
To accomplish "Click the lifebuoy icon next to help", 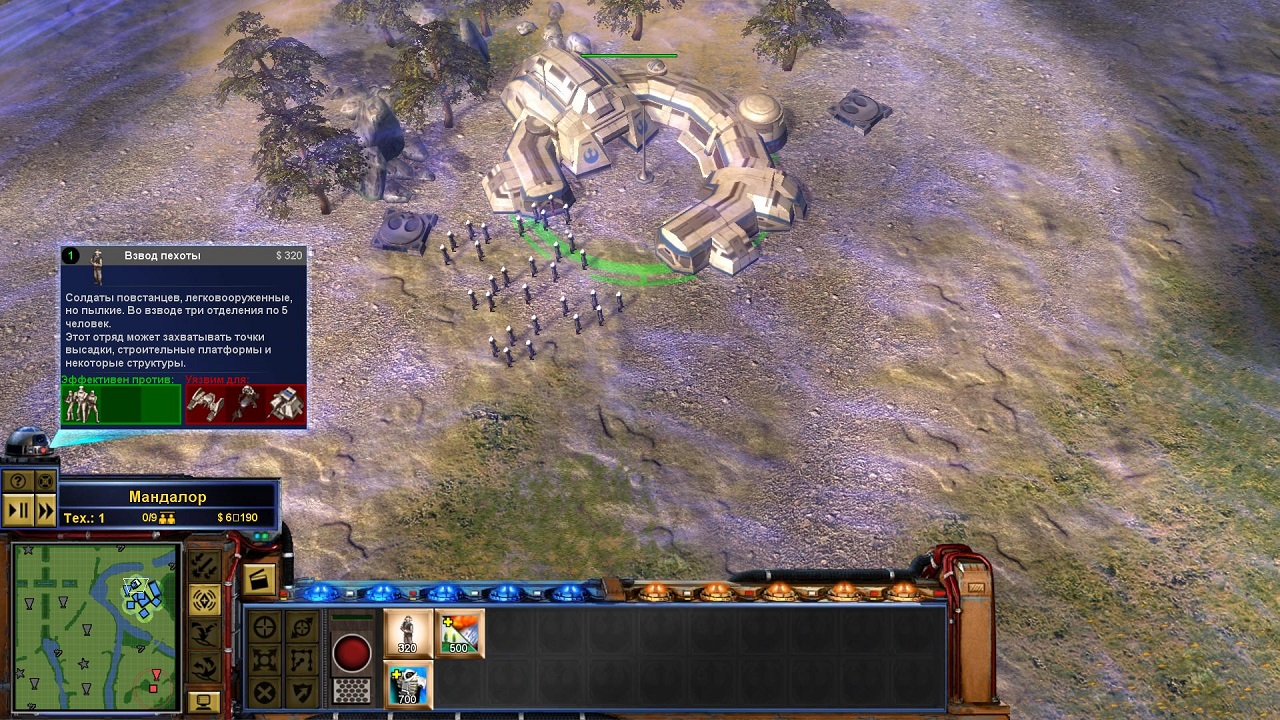I will click(45, 481).
